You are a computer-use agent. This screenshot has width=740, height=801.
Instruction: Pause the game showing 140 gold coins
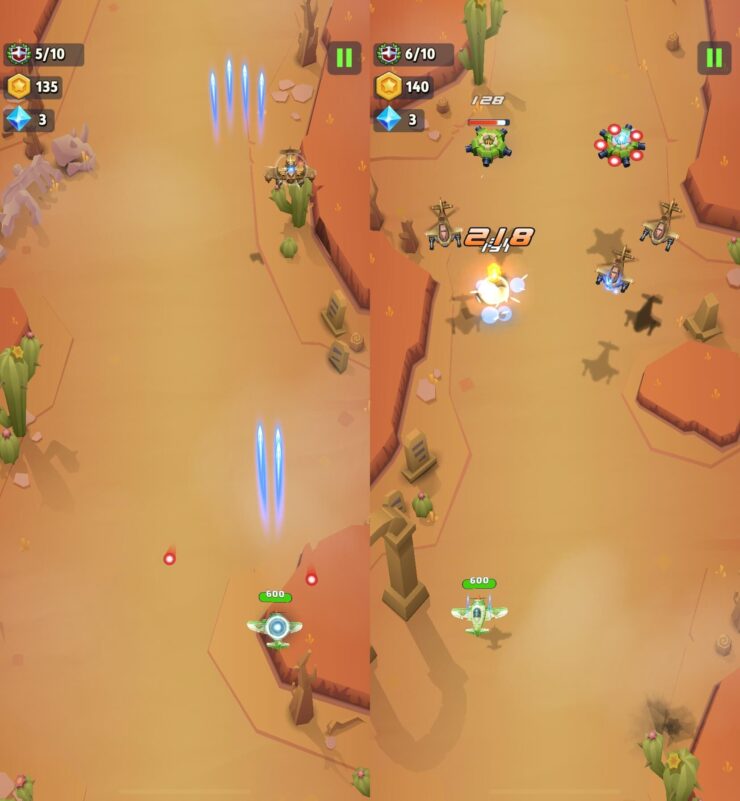click(714, 58)
